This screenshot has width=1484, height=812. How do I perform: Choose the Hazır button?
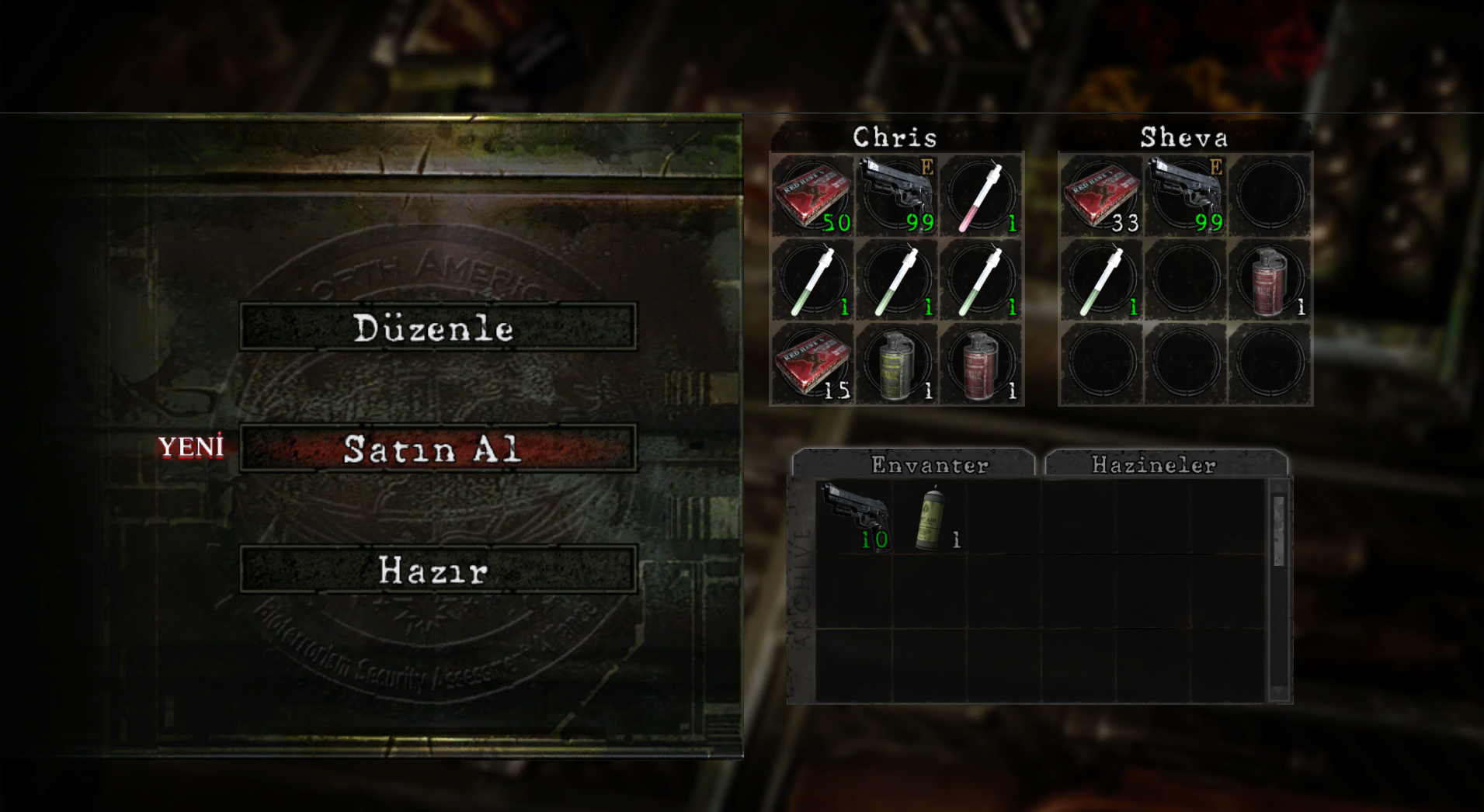pos(438,570)
